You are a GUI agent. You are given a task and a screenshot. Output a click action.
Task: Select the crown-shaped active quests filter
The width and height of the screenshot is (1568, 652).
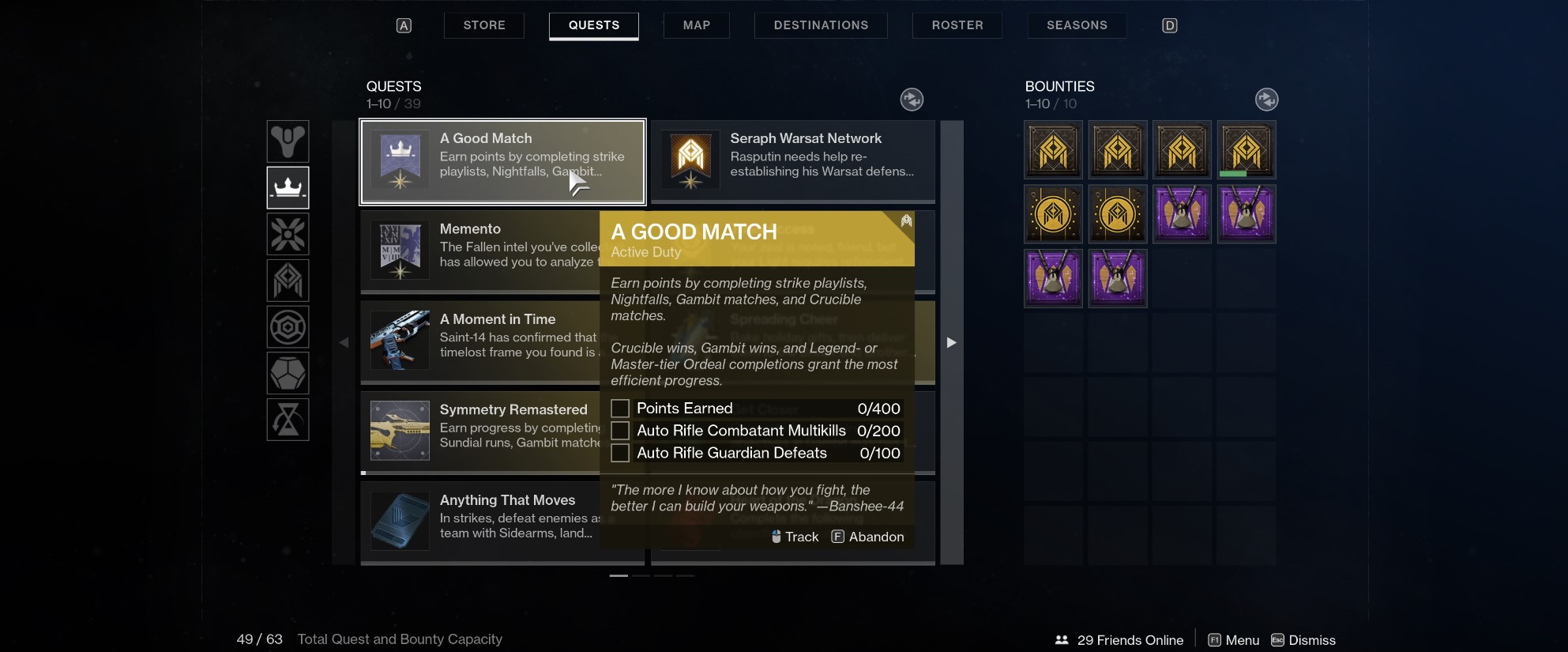click(288, 188)
